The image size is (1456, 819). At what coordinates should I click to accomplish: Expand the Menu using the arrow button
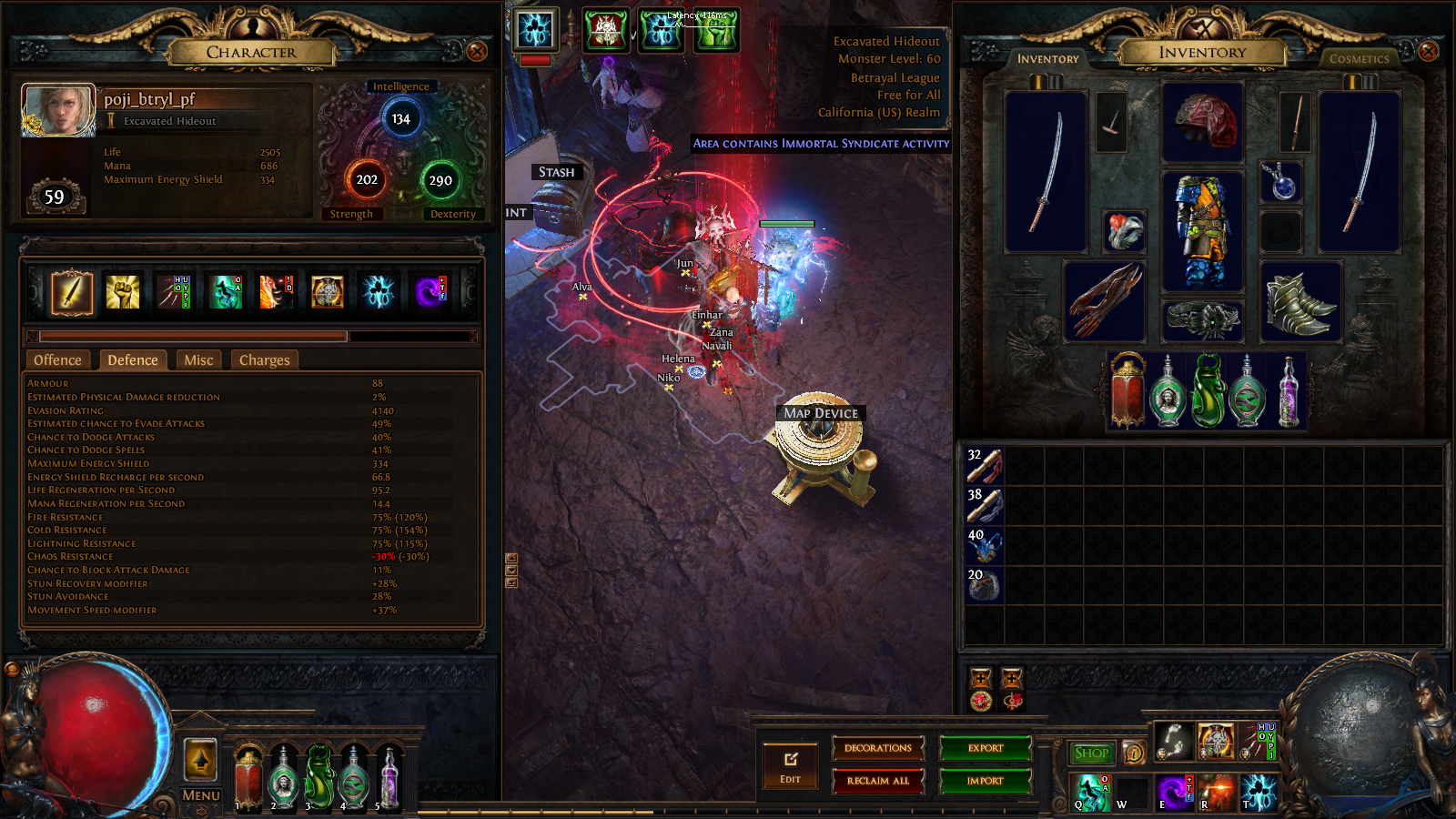click(199, 758)
